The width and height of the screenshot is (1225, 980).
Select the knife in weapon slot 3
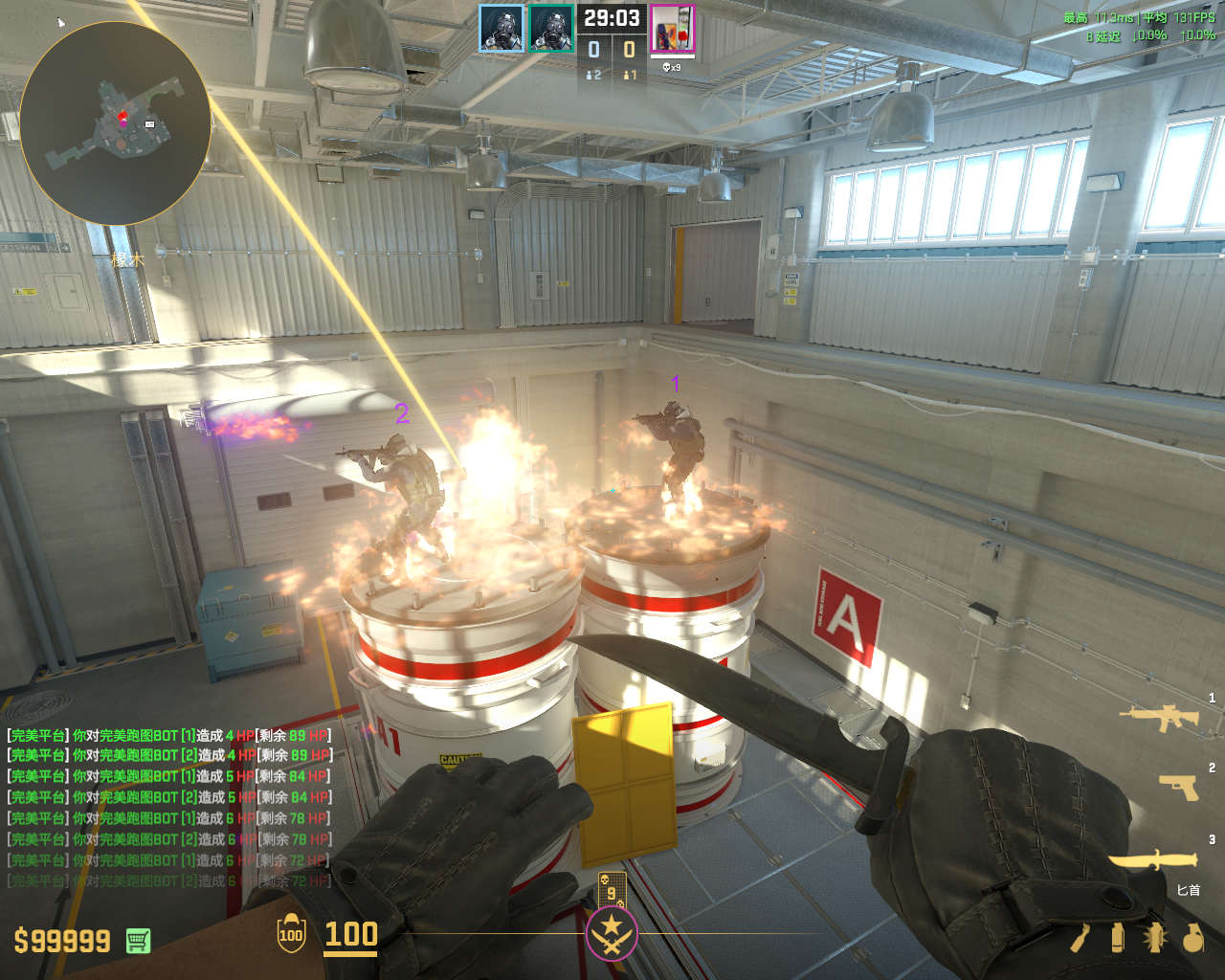pyautogui.click(x=1154, y=858)
